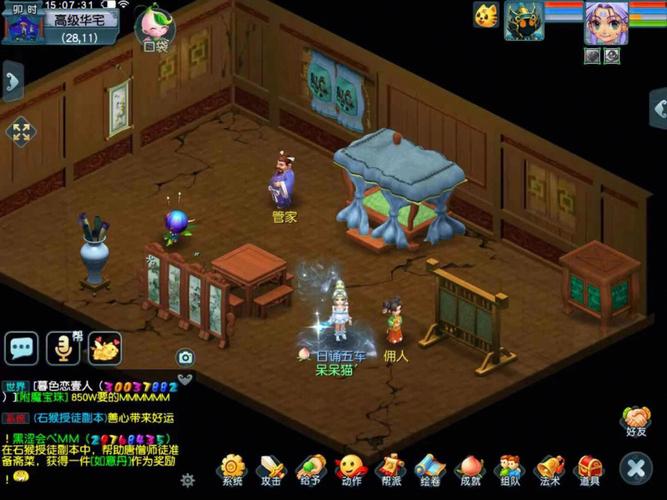Open the 给予 give menu
Image resolution: width=667 pixels, height=500 pixels.
pos(311,468)
